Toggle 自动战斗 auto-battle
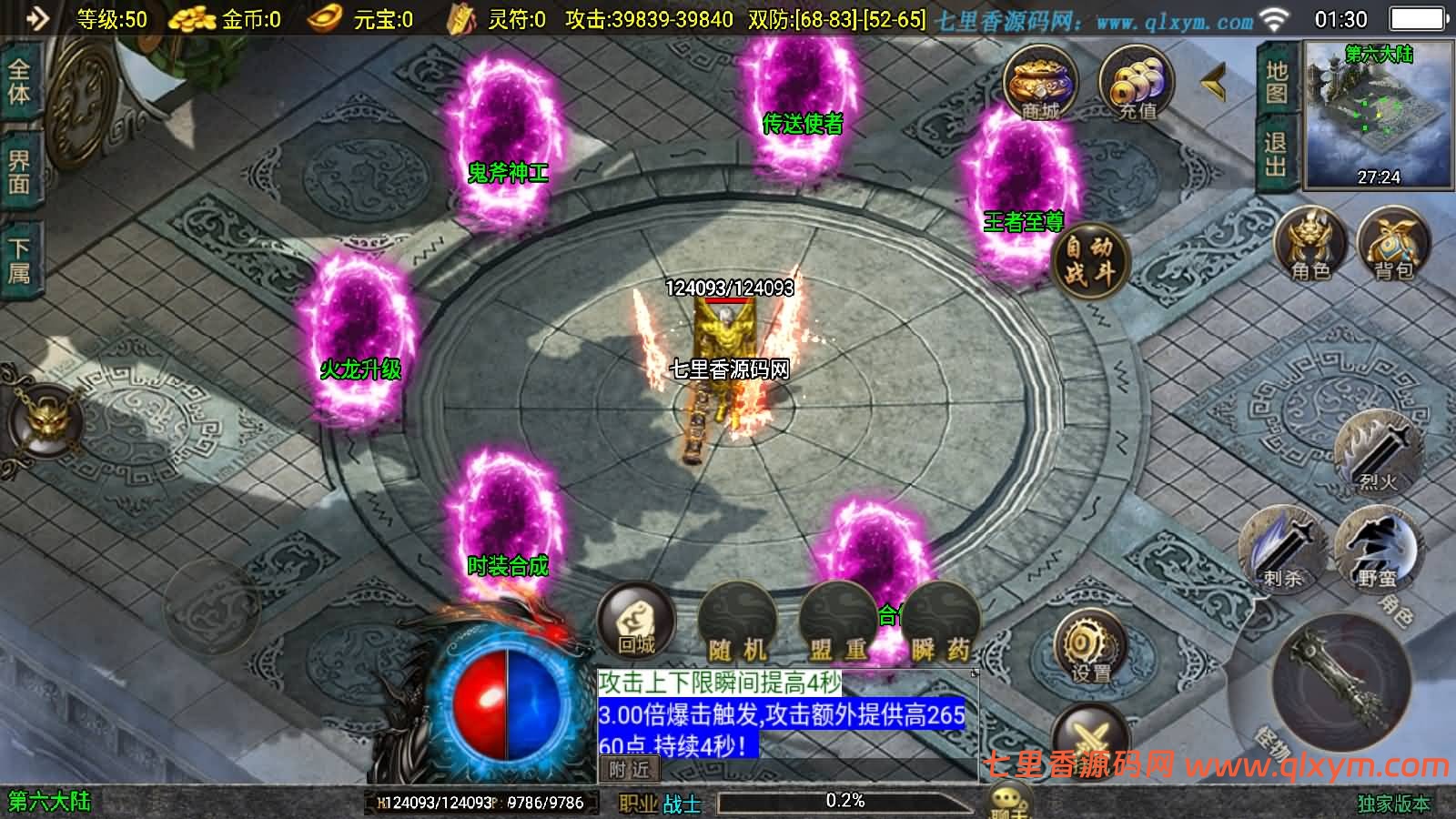 [1089, 258]
